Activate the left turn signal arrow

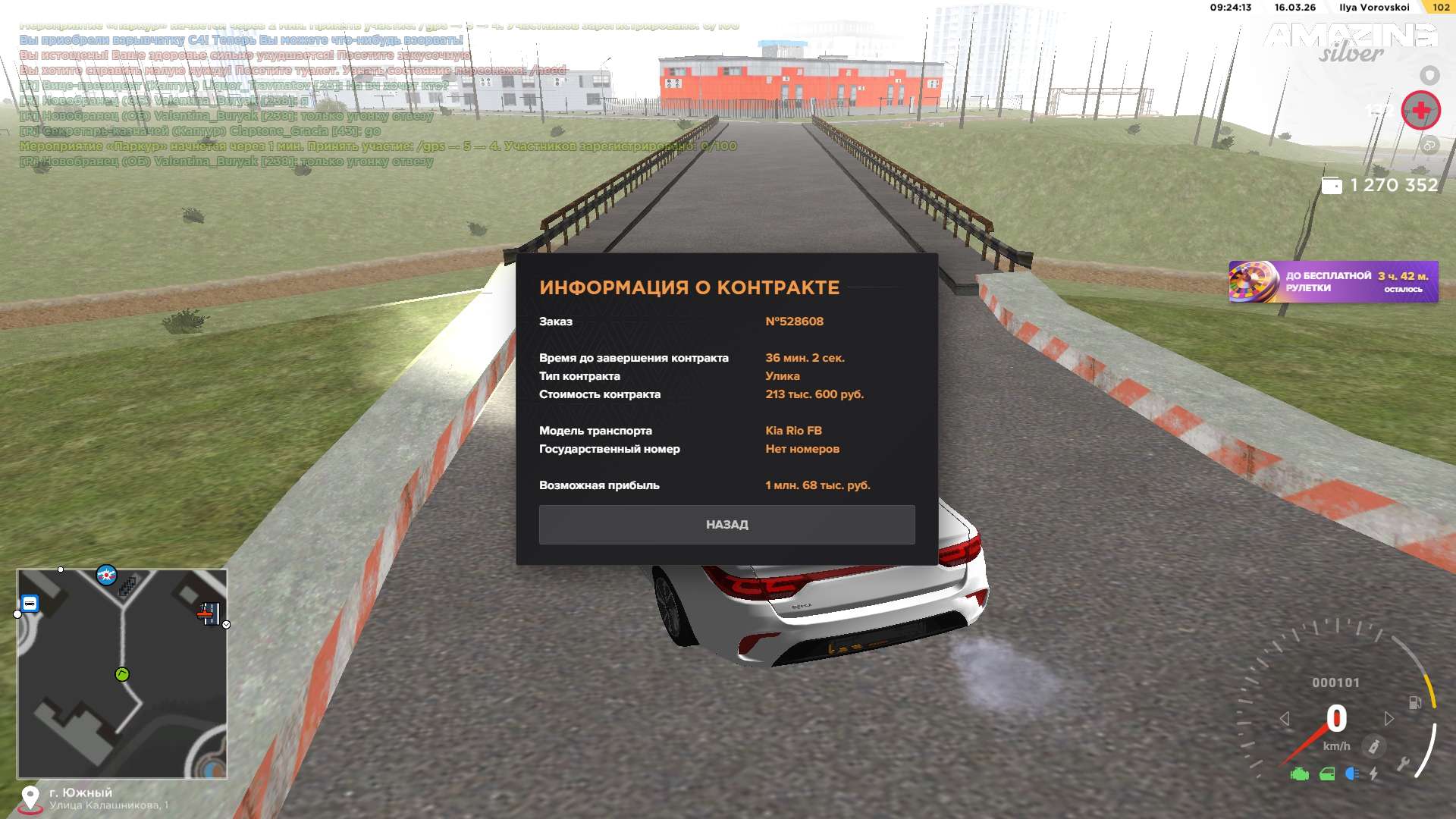[x=1285, y=718]
